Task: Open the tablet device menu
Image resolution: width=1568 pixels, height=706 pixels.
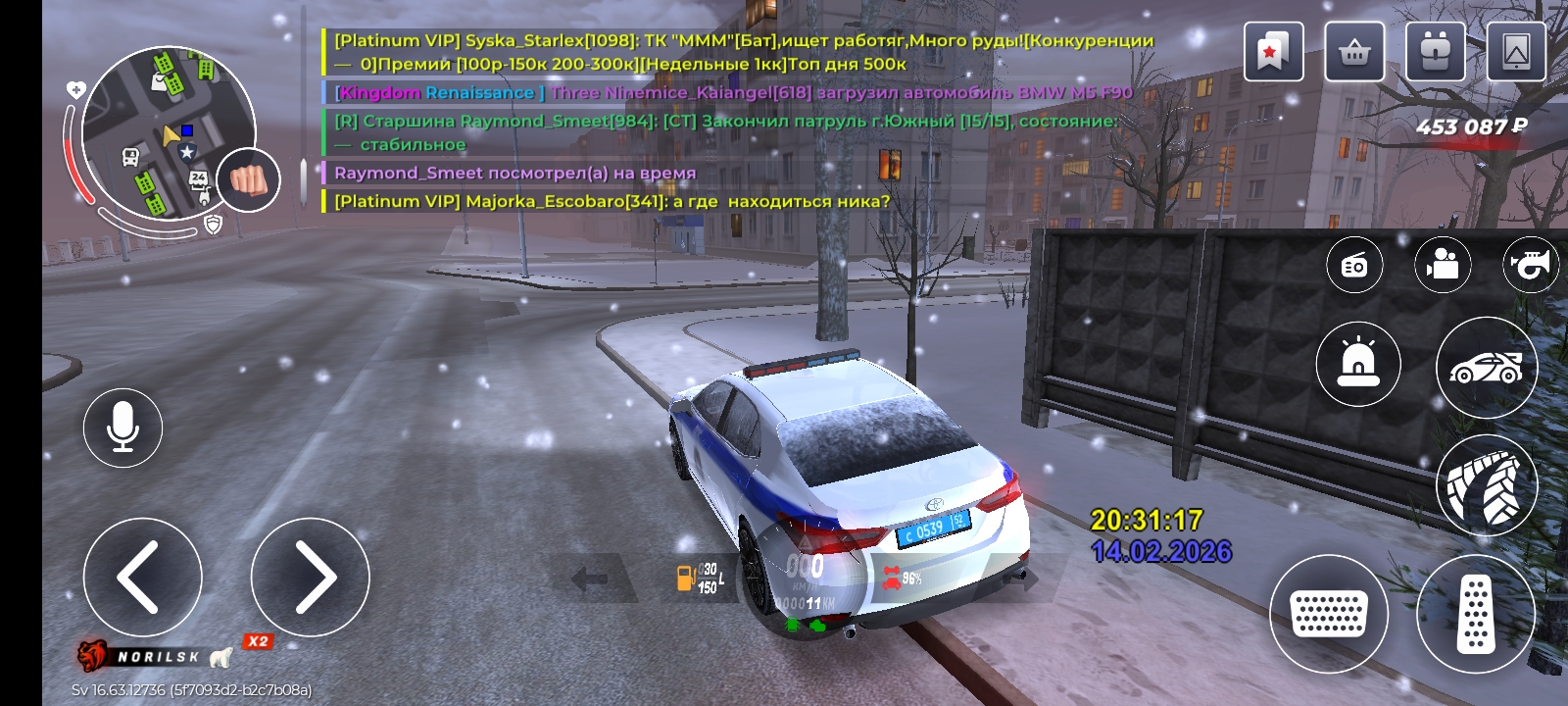Action: coord(1516,51)
